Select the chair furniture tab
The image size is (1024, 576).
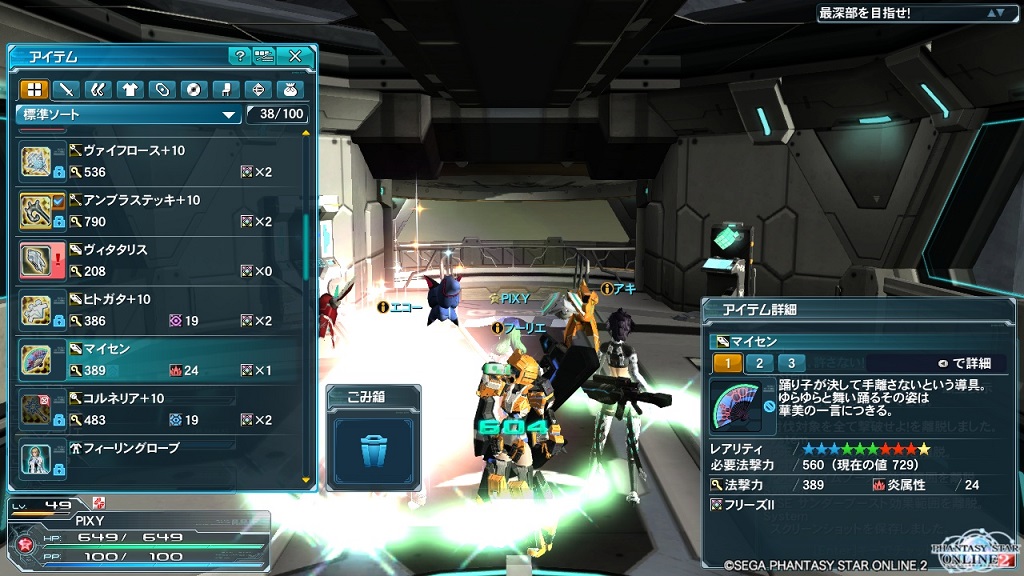[x=225, y=89]
